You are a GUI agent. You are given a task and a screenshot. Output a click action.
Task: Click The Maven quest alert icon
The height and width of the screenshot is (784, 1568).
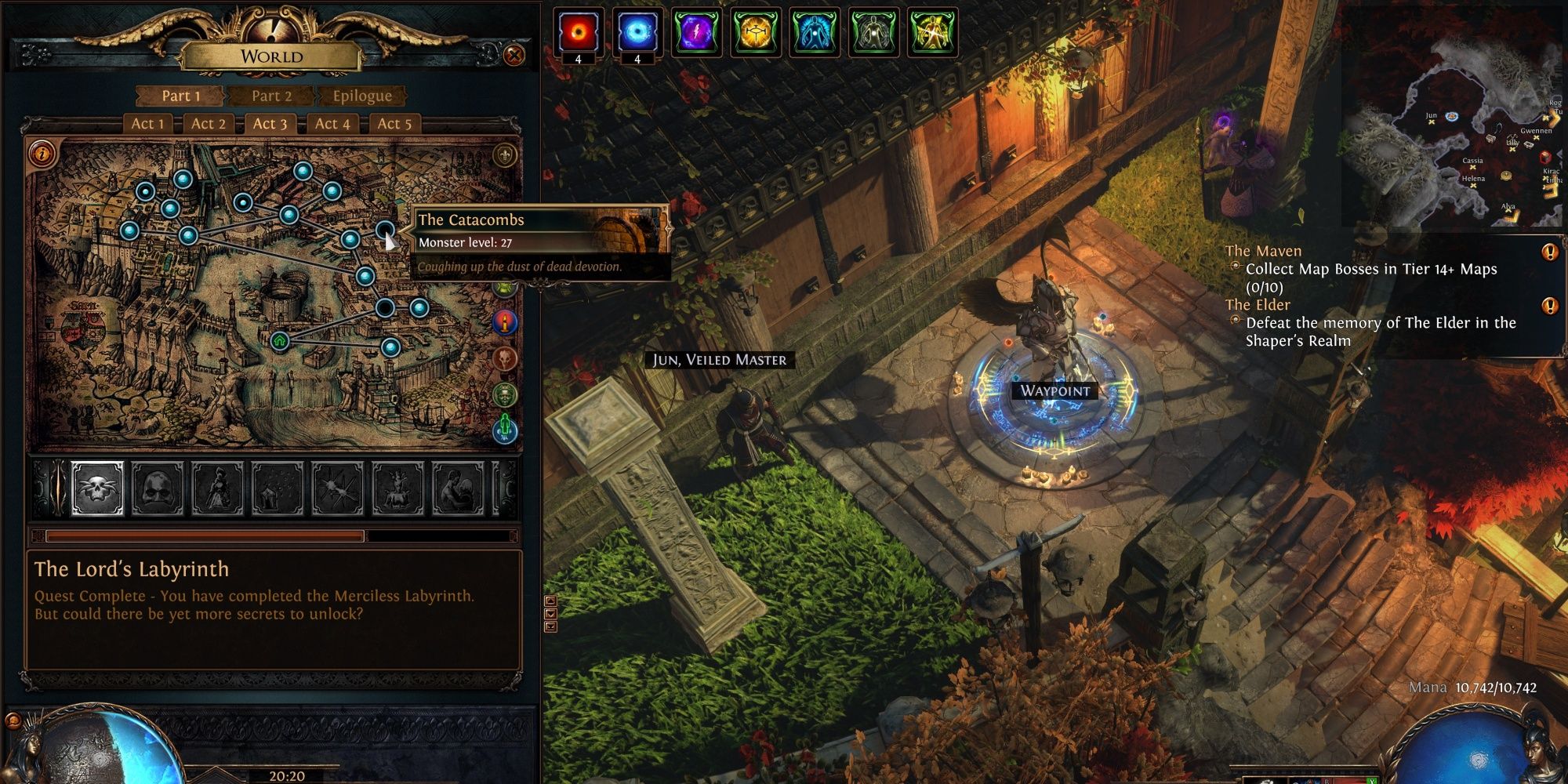tap(1550, 252)
